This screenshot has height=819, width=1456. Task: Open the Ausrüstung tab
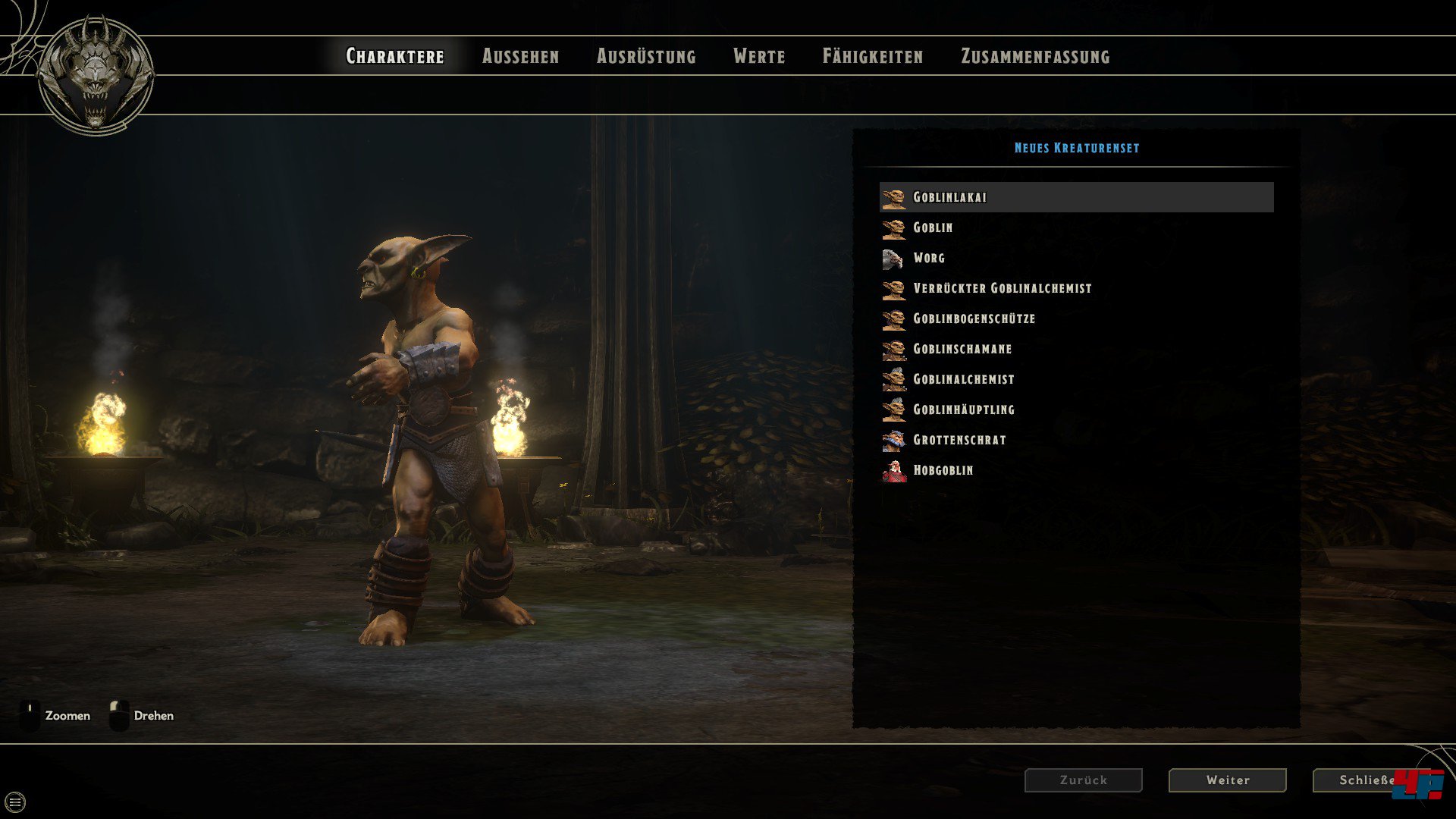point(646,56)
